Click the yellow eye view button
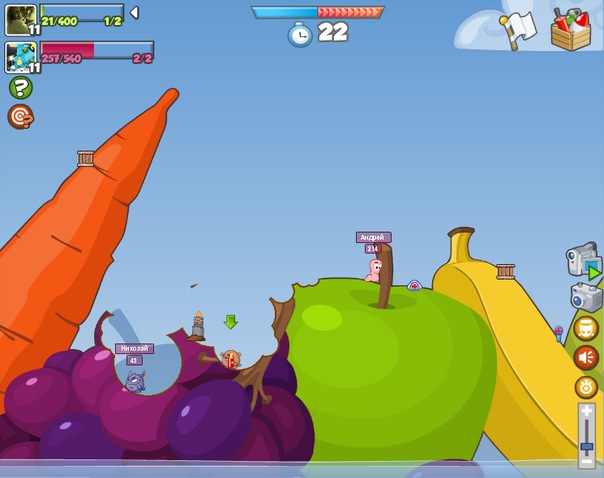 (x=586, y=387)
